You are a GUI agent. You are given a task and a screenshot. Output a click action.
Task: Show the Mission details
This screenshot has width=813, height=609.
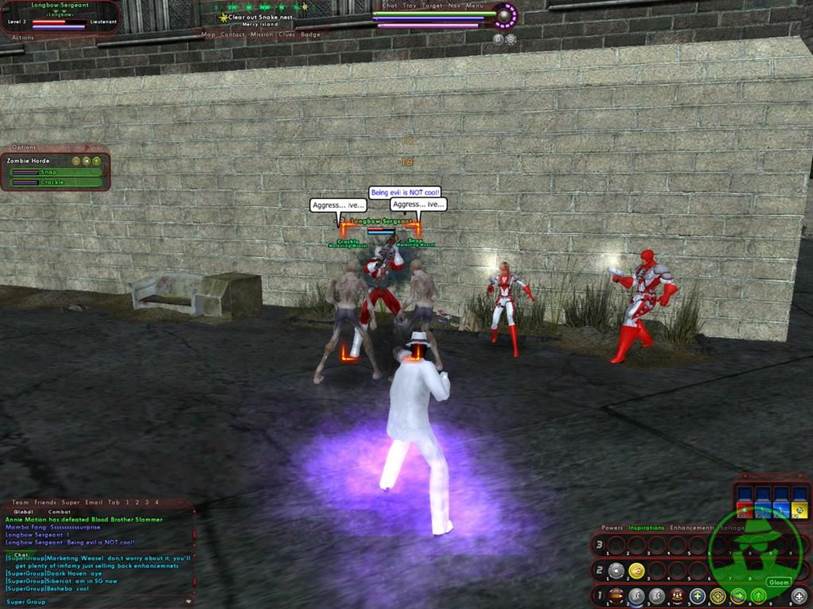[260, 34]
